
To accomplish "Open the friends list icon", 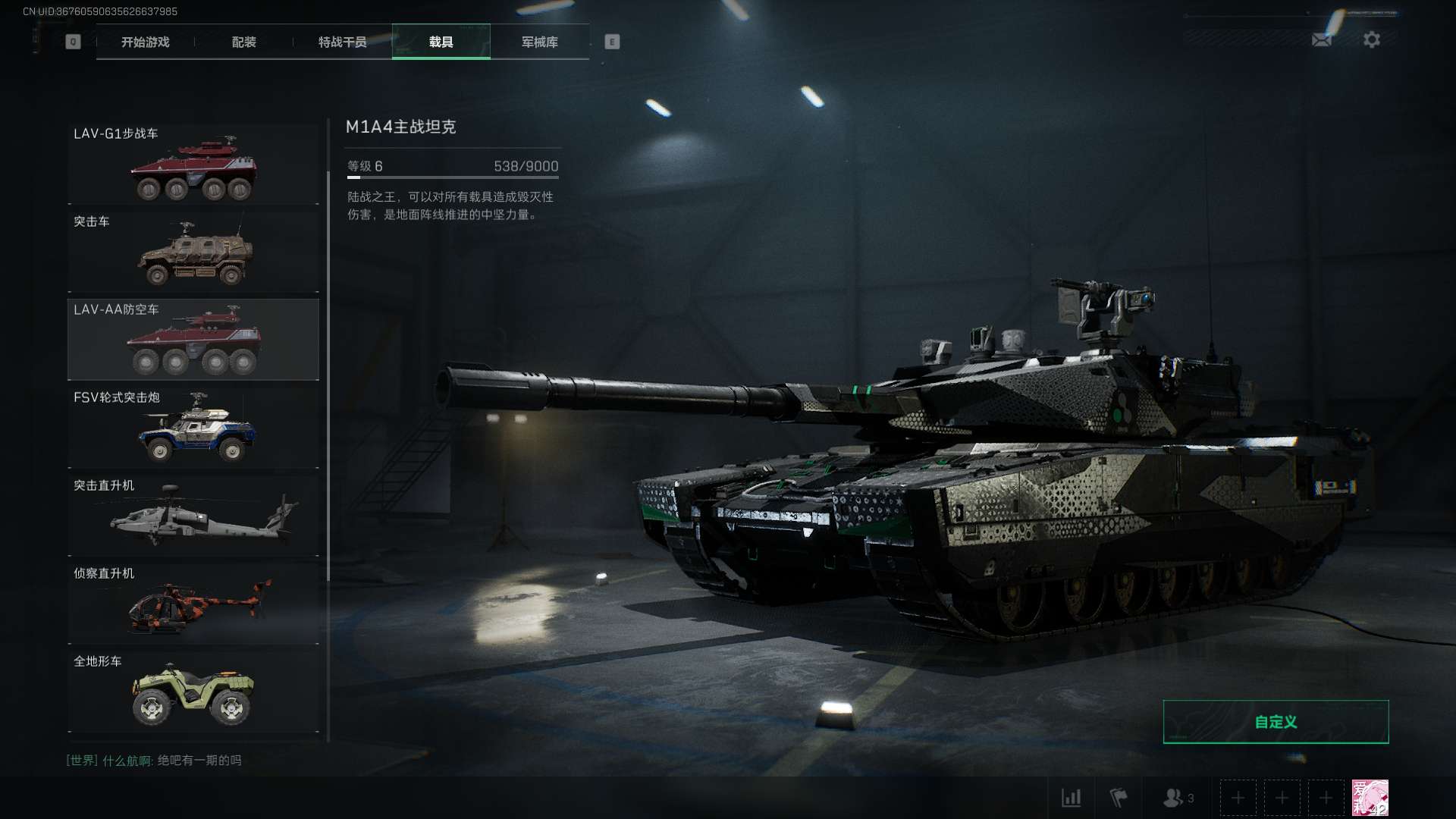I will click(x=1178, y=798).
